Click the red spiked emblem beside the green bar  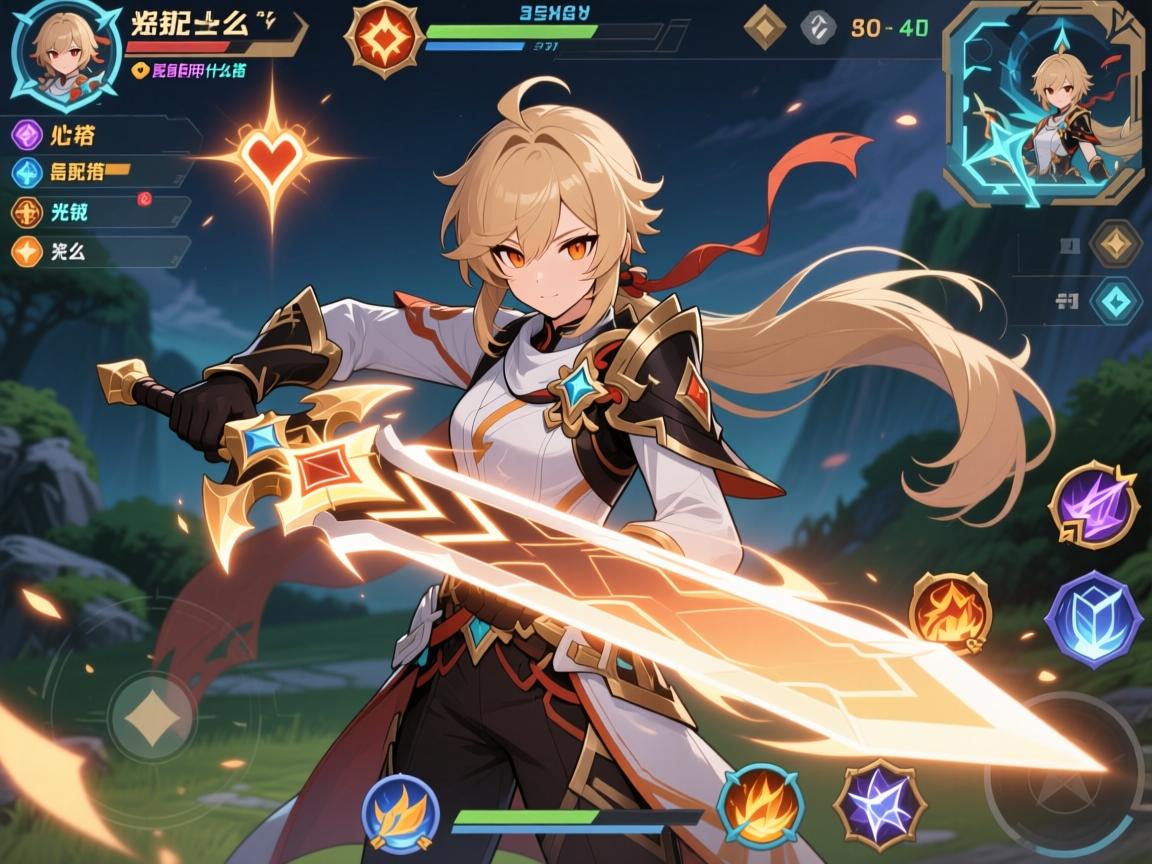click(x=382, y=38)
